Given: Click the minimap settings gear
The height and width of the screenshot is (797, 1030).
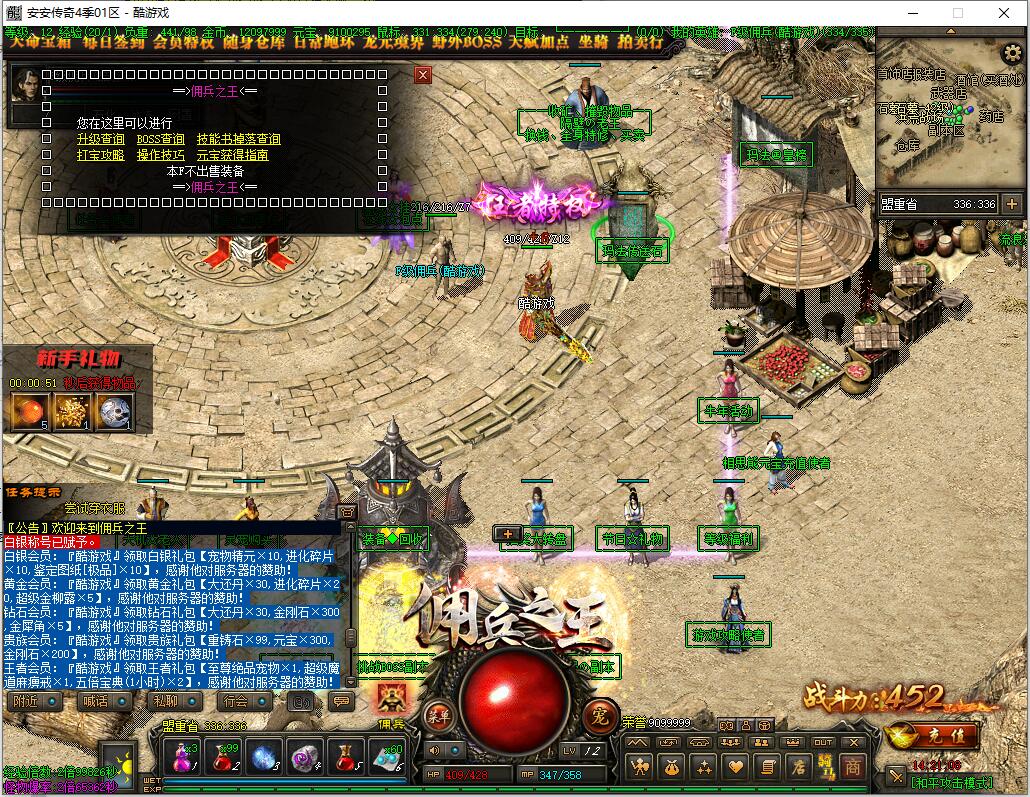Looking at the screenshot, I should [1012, 52].
